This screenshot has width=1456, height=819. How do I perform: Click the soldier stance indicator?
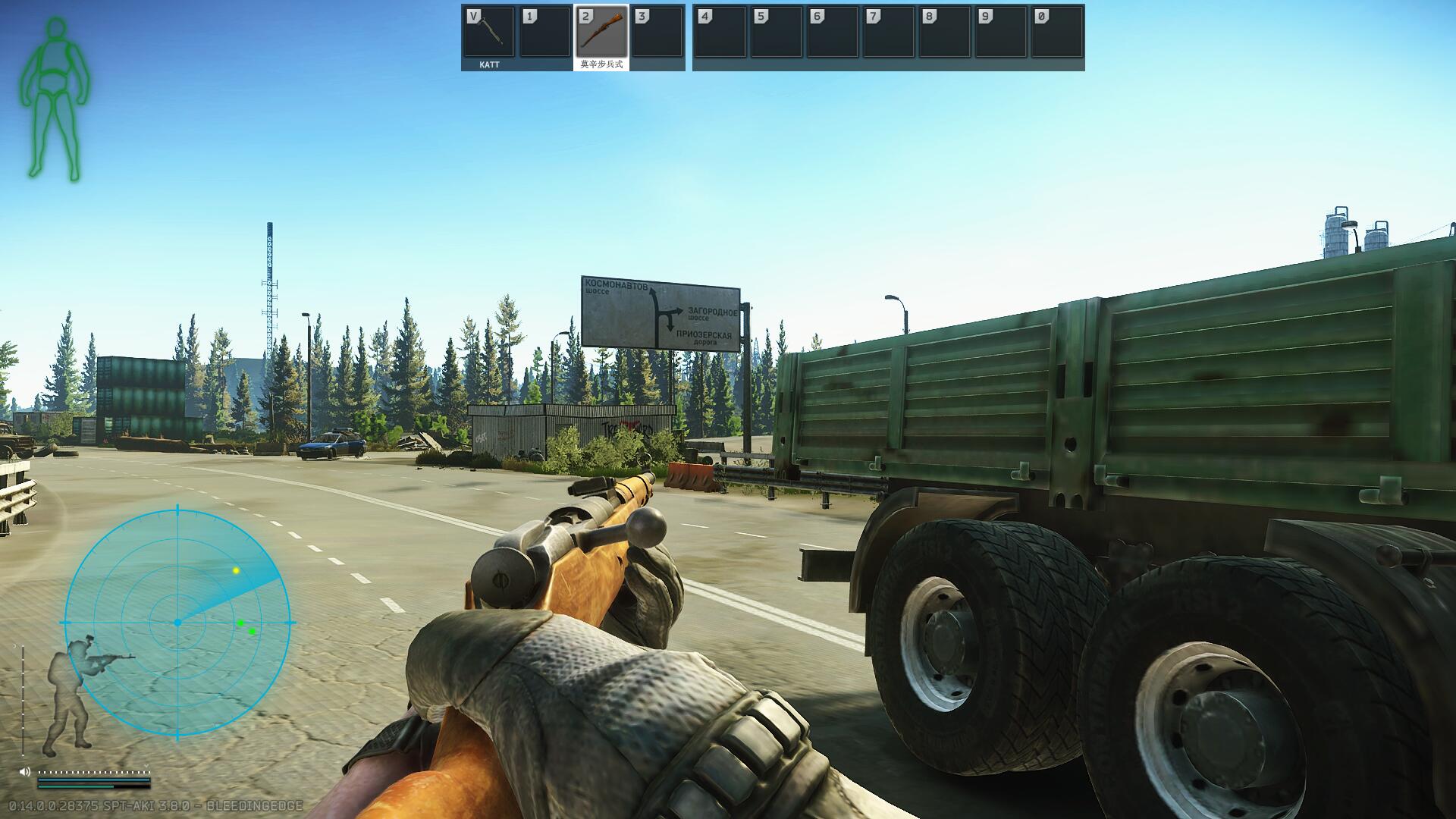point(76,694)
